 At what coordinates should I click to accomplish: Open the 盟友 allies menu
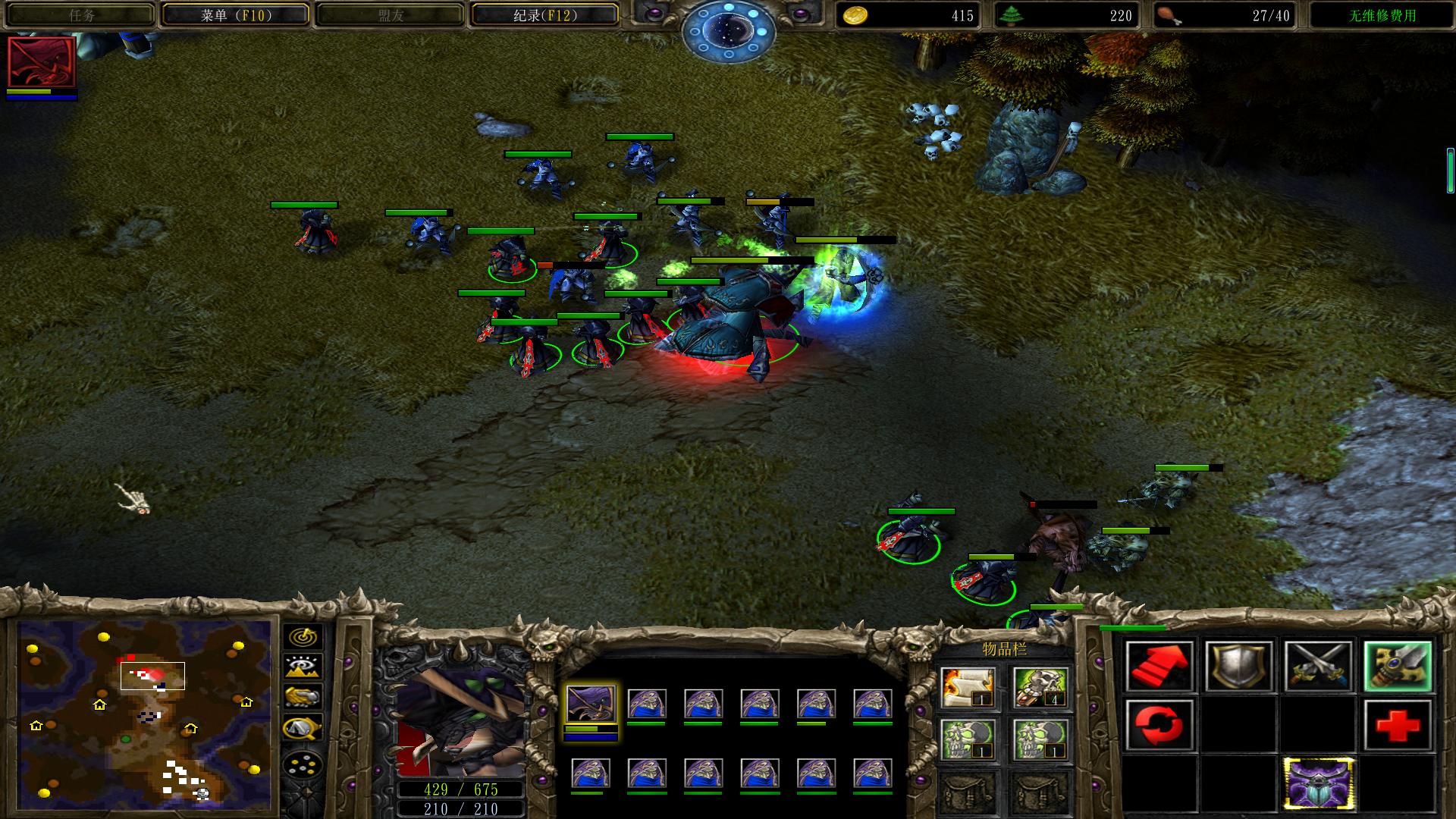coord(390,15)
